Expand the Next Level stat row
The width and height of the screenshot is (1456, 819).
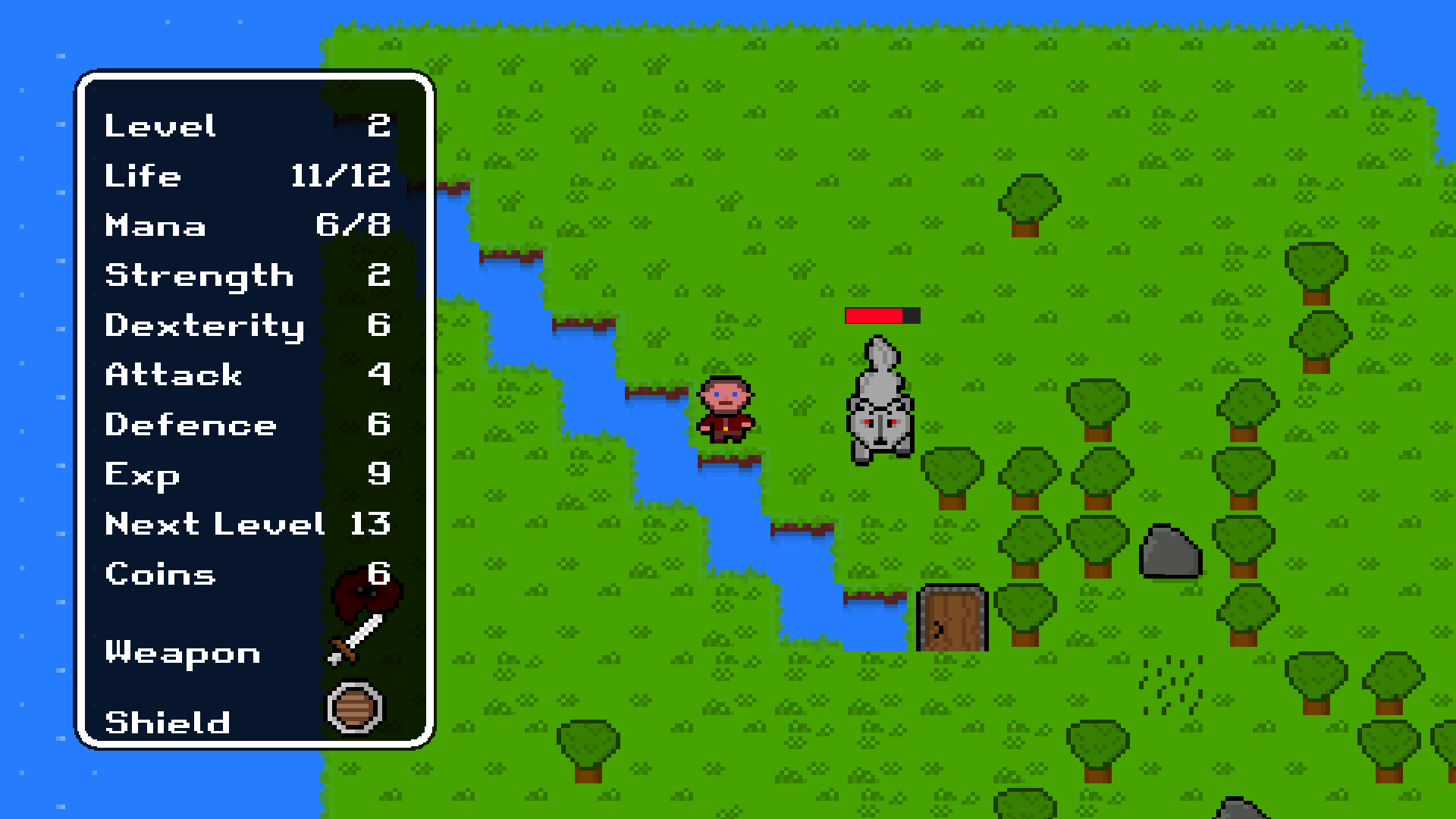click(227, 525)
